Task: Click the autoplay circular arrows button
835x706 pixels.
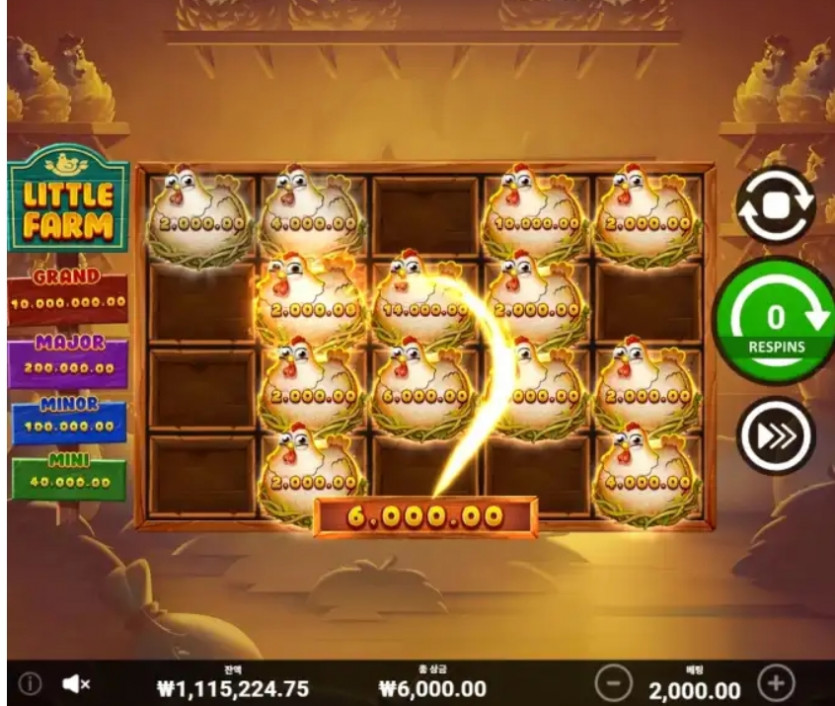Action: click(775, 206)
